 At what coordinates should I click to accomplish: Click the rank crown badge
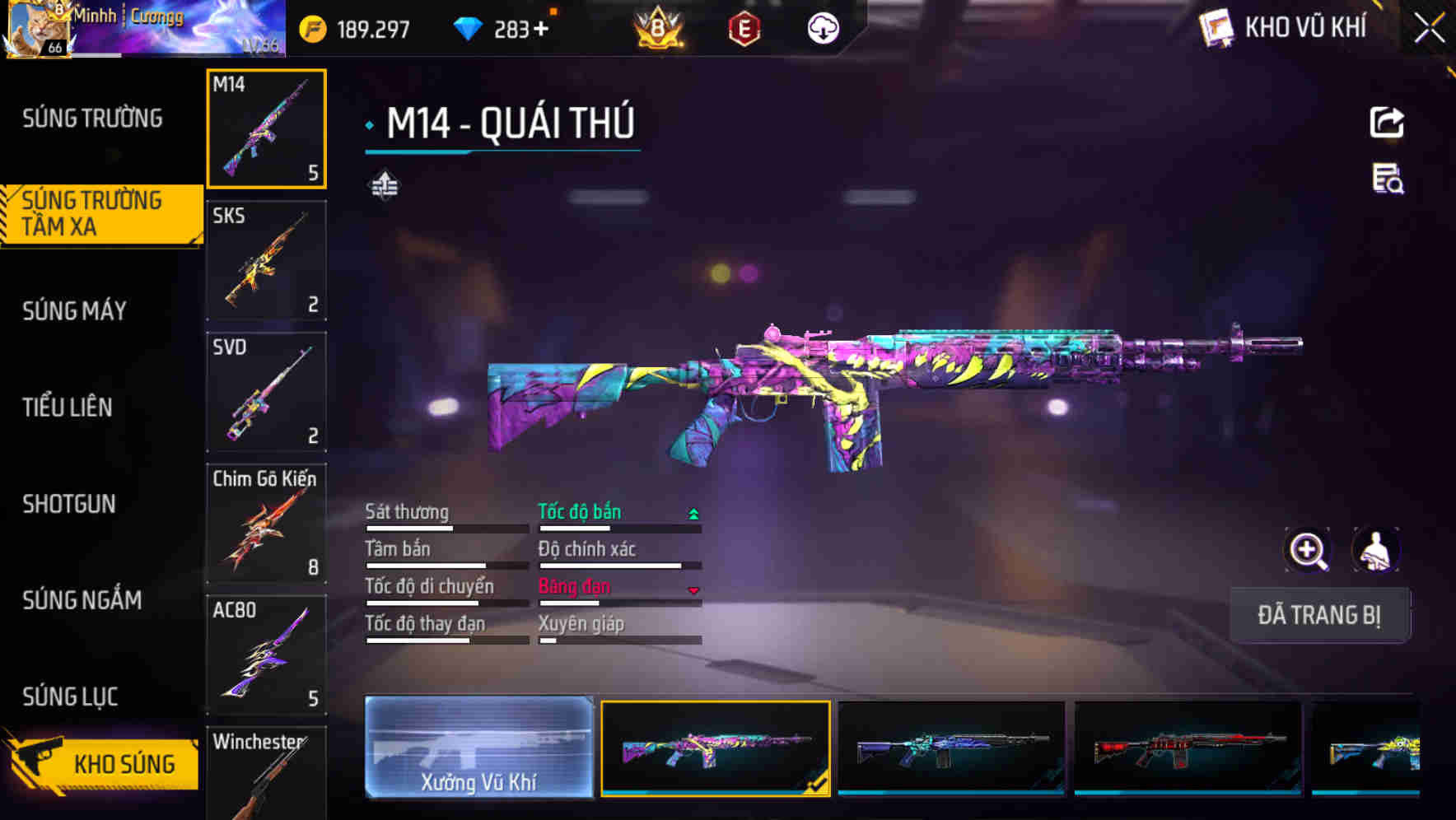pyautogui.click(x=656, y=27)
